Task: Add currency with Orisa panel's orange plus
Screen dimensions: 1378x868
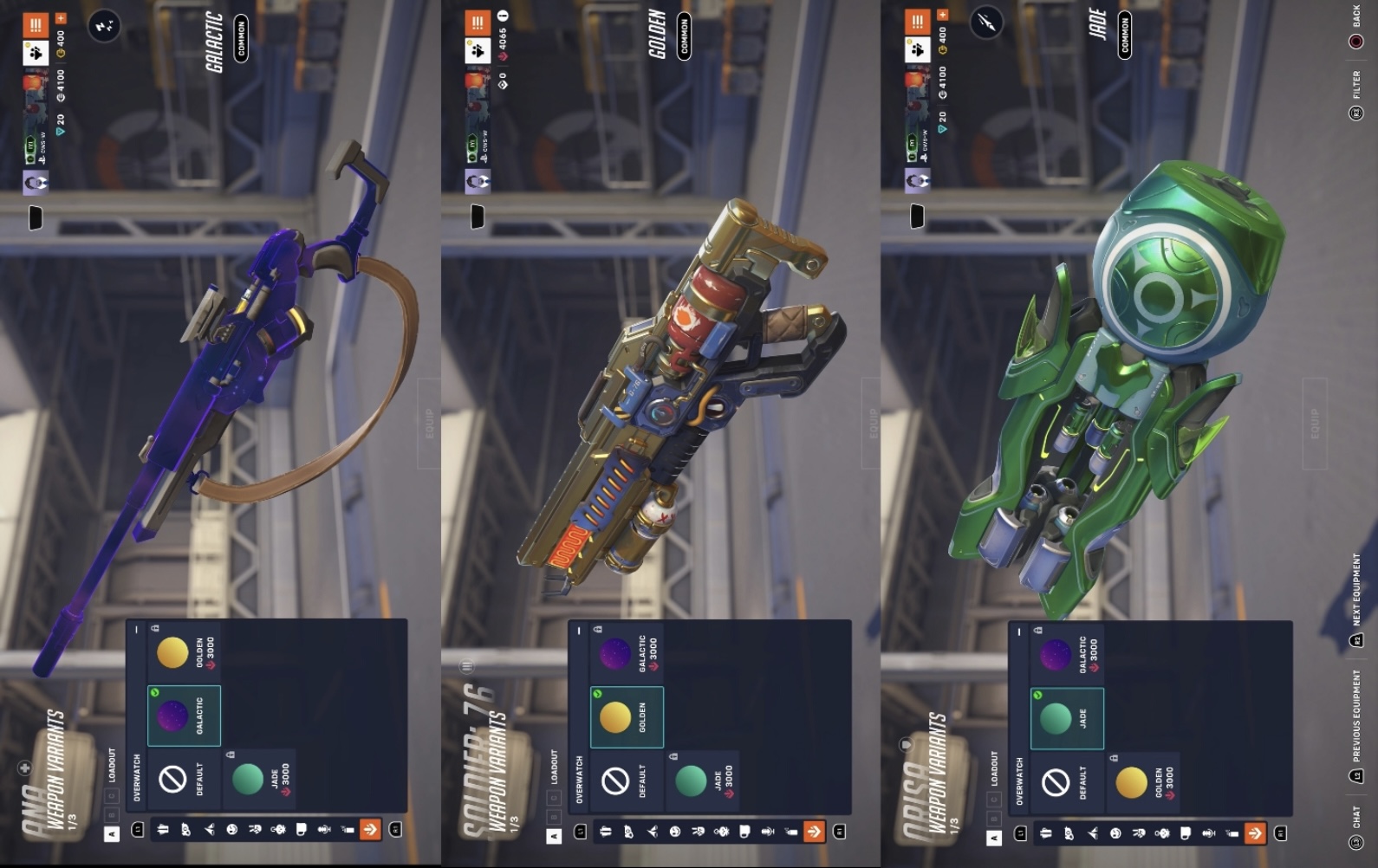Action: [x=942, y=15]
